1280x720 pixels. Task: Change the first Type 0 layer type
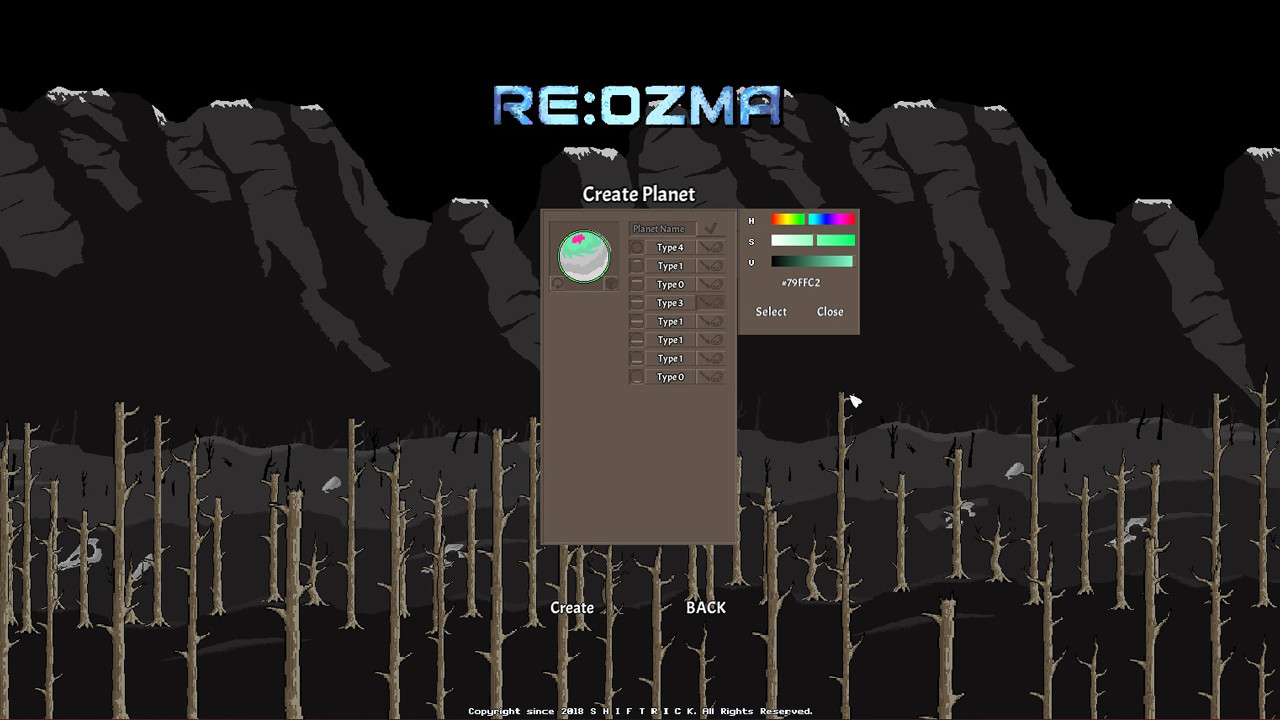point(670,284)
